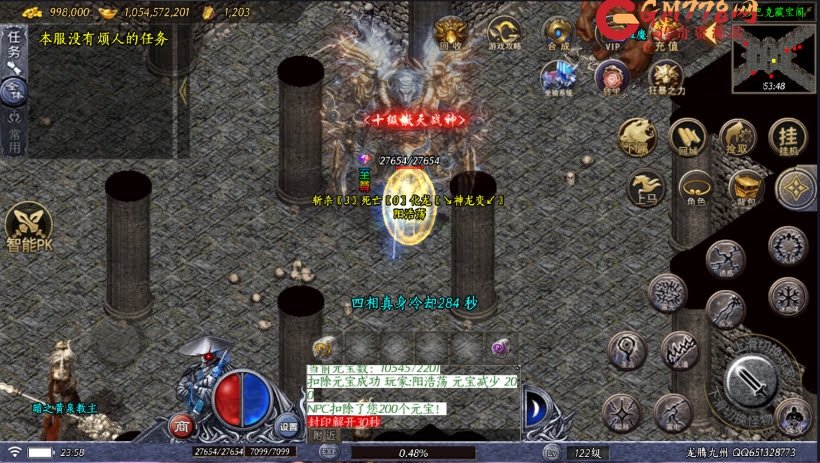Open the 设置 settings button
The height and width of the screenshot is (463, 820).
coord(288,425)
